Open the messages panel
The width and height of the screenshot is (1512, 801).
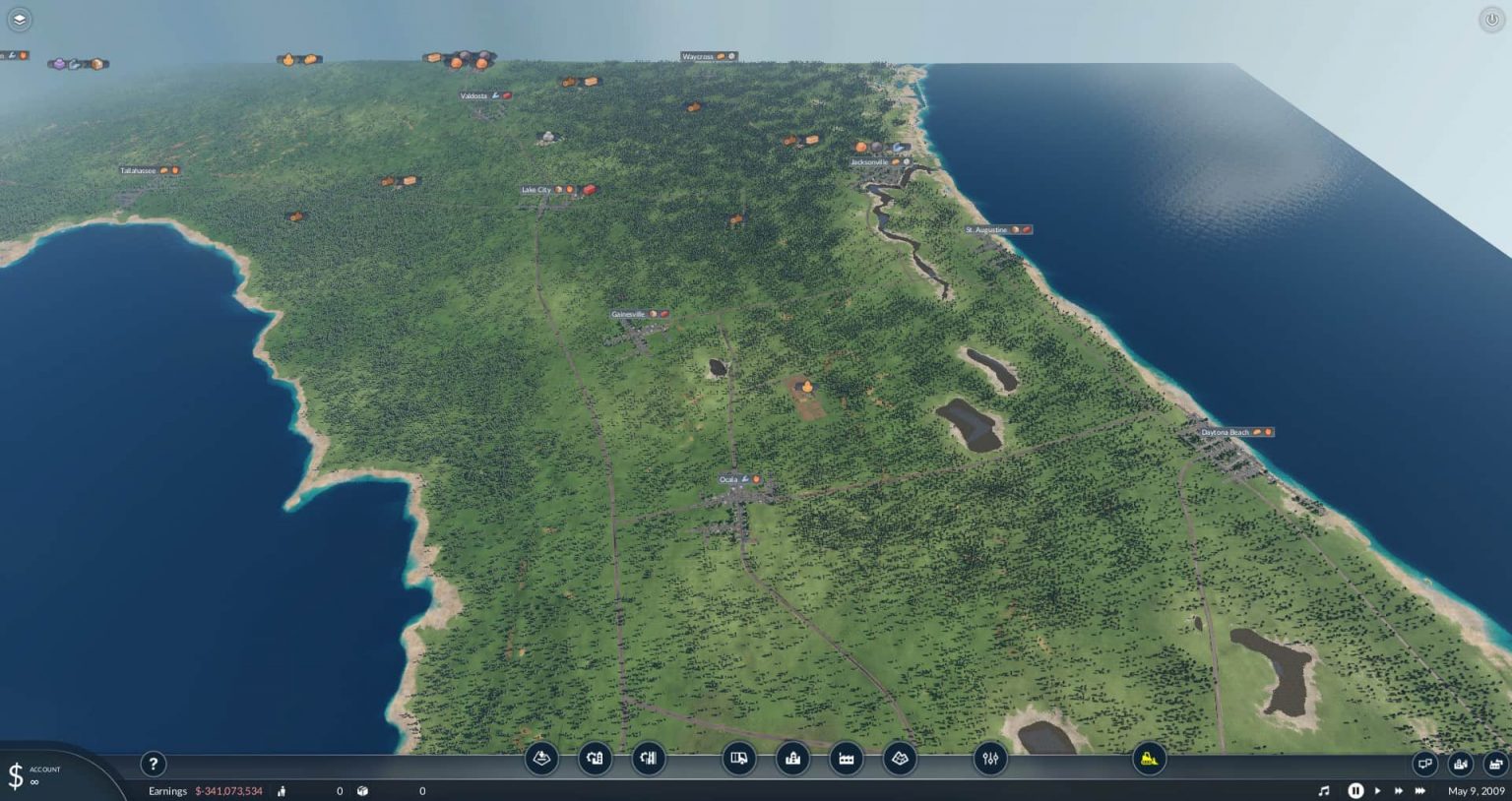pyautogui.click(x=1424, y=763)
